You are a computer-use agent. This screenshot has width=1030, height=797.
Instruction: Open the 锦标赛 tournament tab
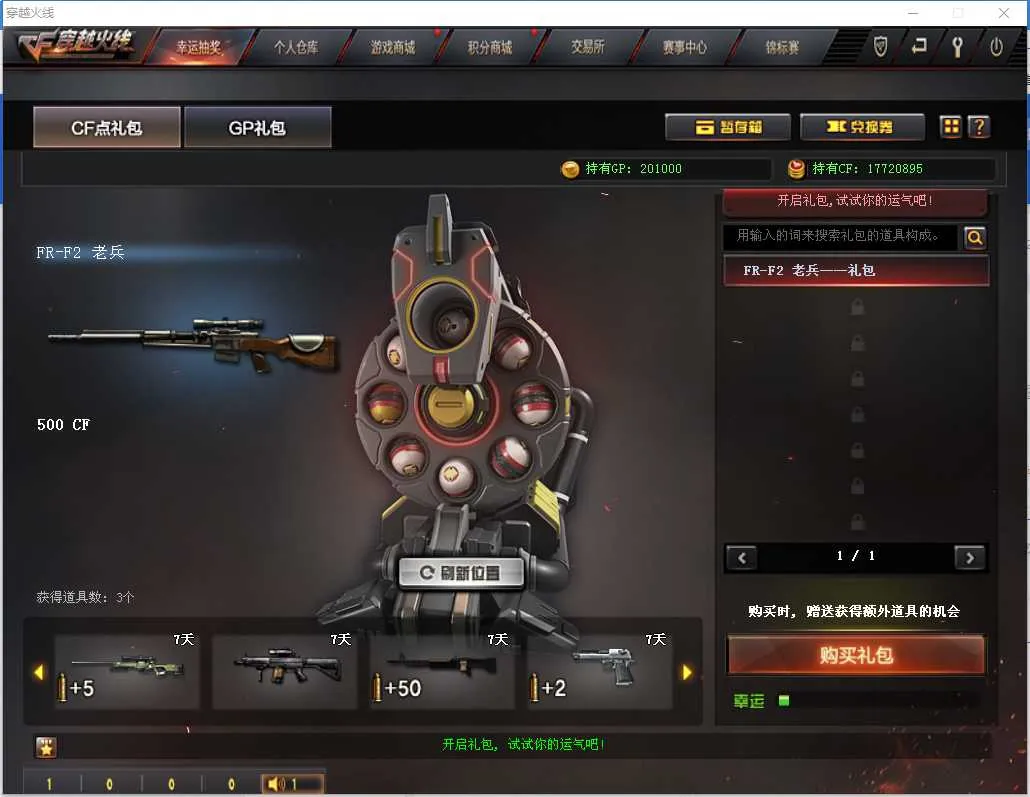(x=782, y=47)
